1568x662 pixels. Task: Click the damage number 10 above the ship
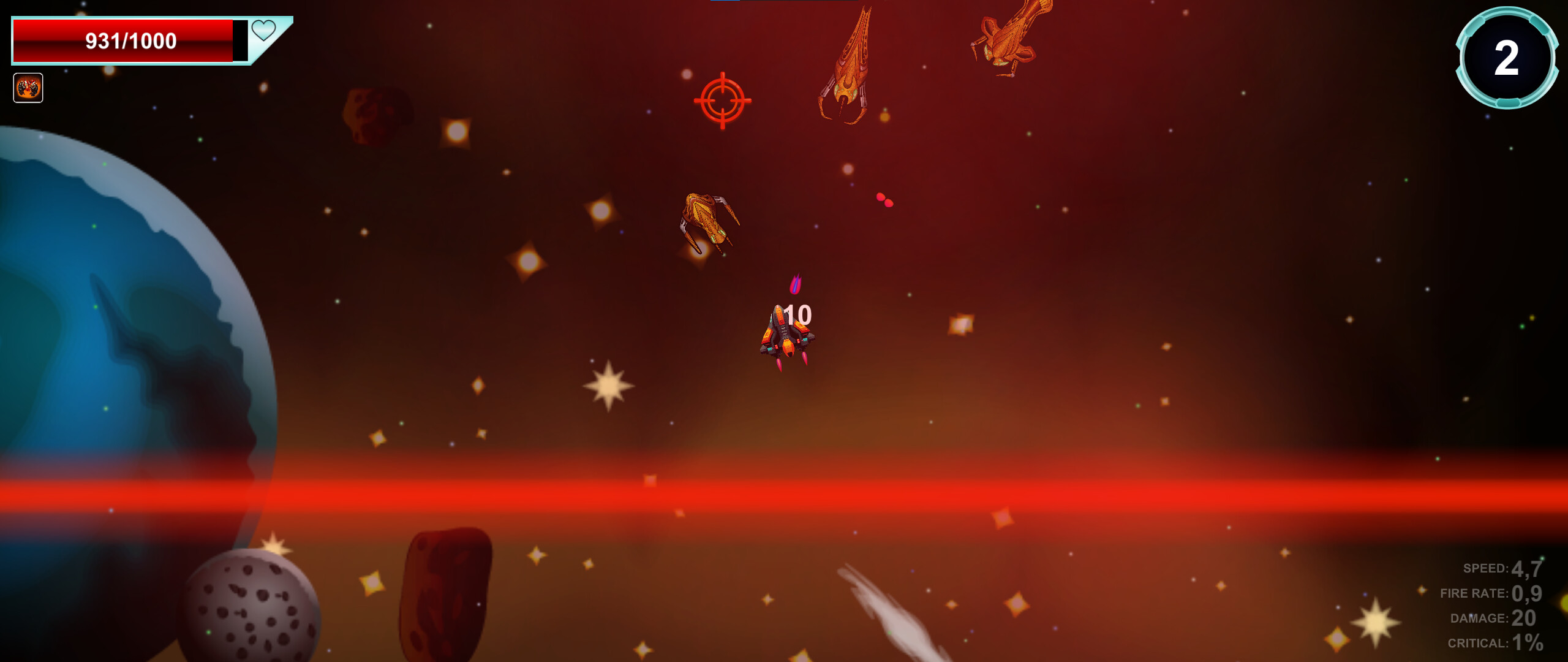coord(797,314)
